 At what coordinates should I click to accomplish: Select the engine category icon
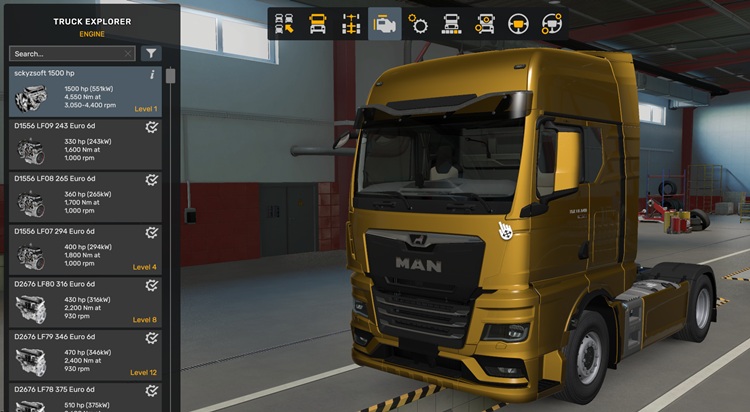(386, 24)
